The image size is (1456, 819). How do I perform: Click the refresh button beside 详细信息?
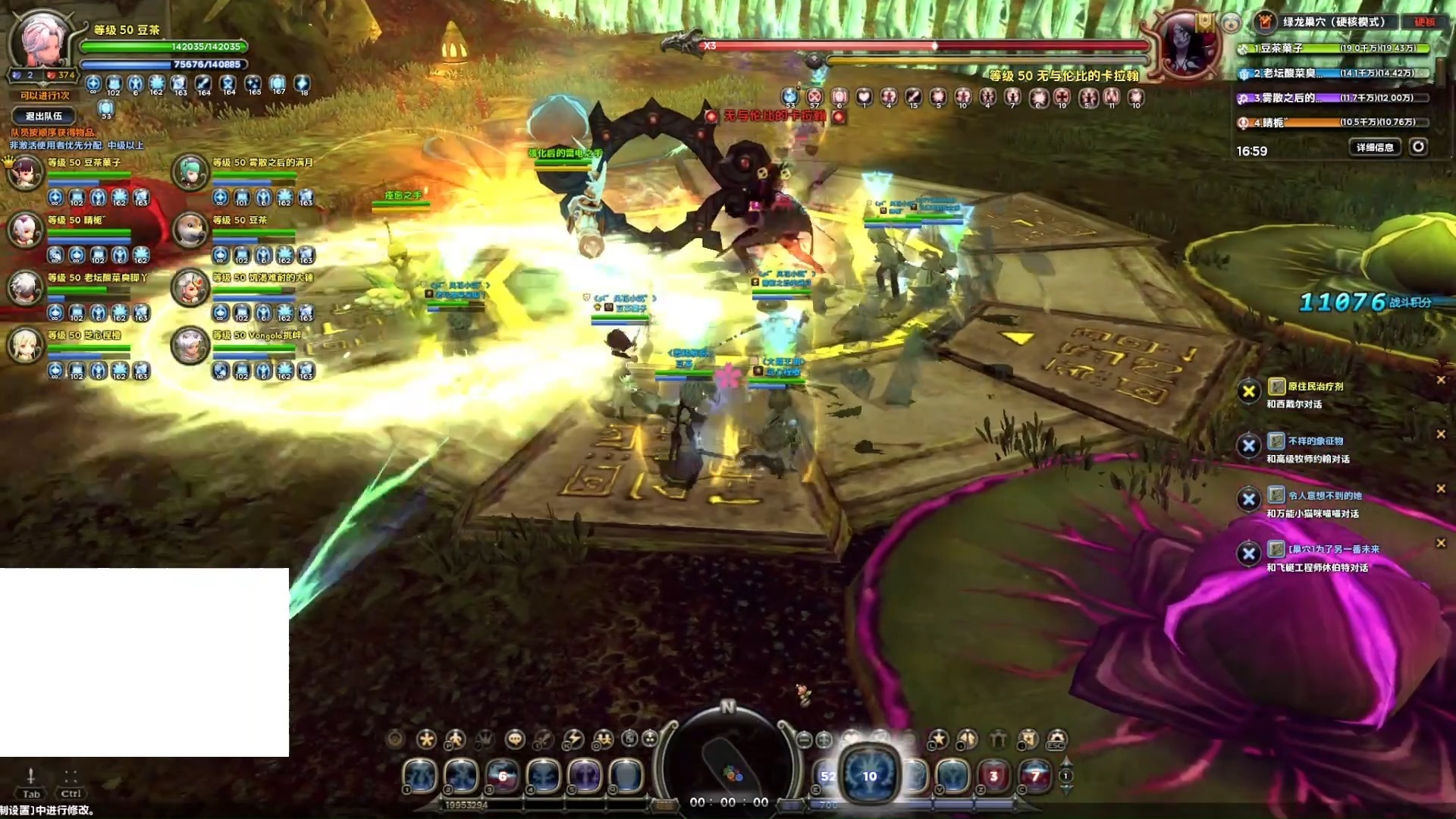1418,147
